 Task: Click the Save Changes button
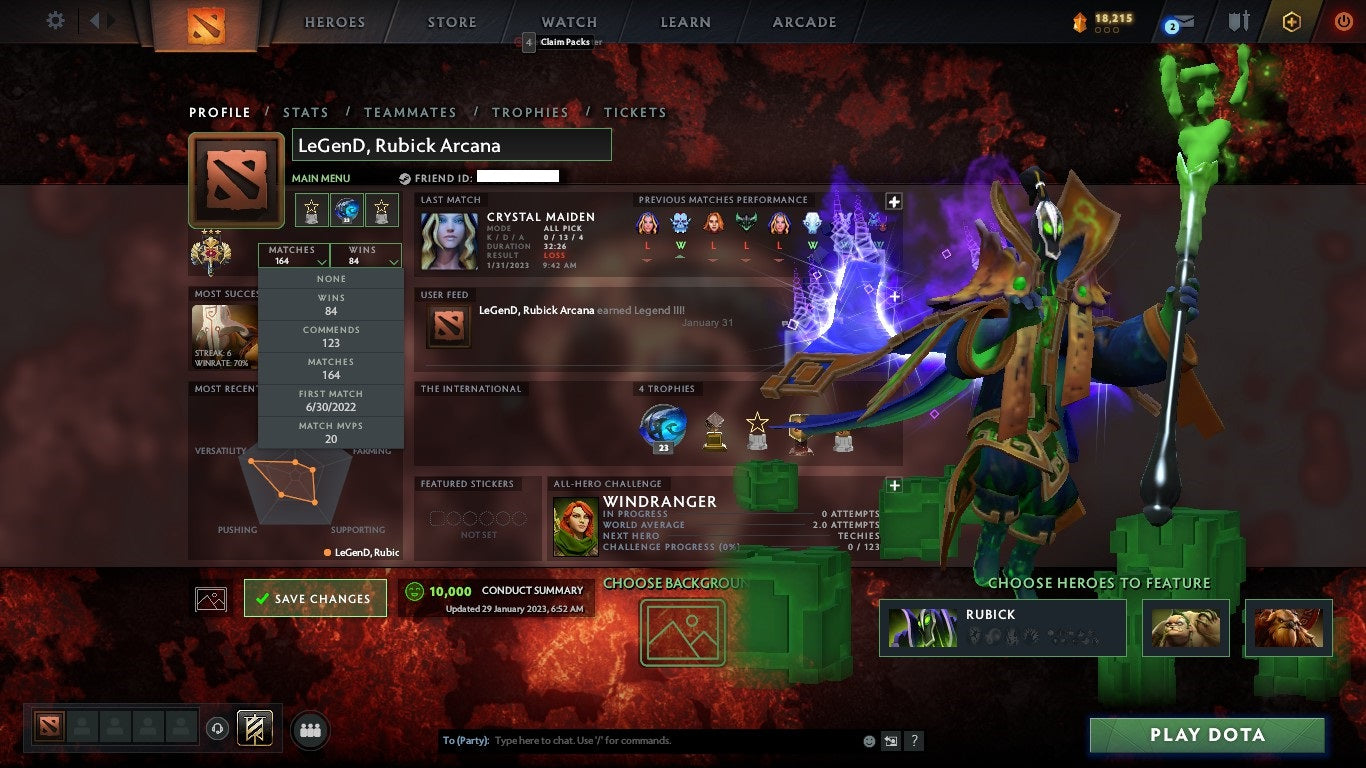[315, 597]
